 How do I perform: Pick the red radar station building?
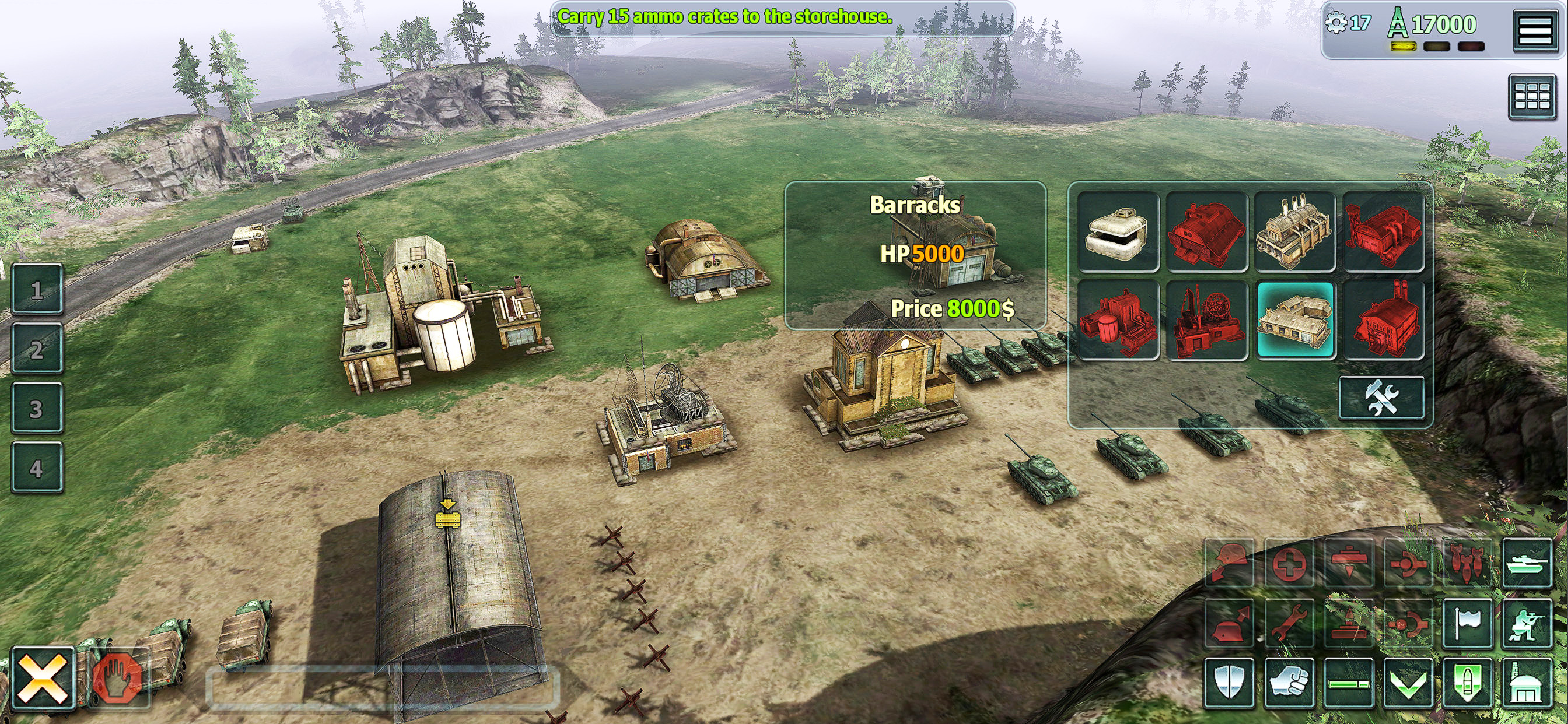pyautogui.click(x=1206, y=320)
